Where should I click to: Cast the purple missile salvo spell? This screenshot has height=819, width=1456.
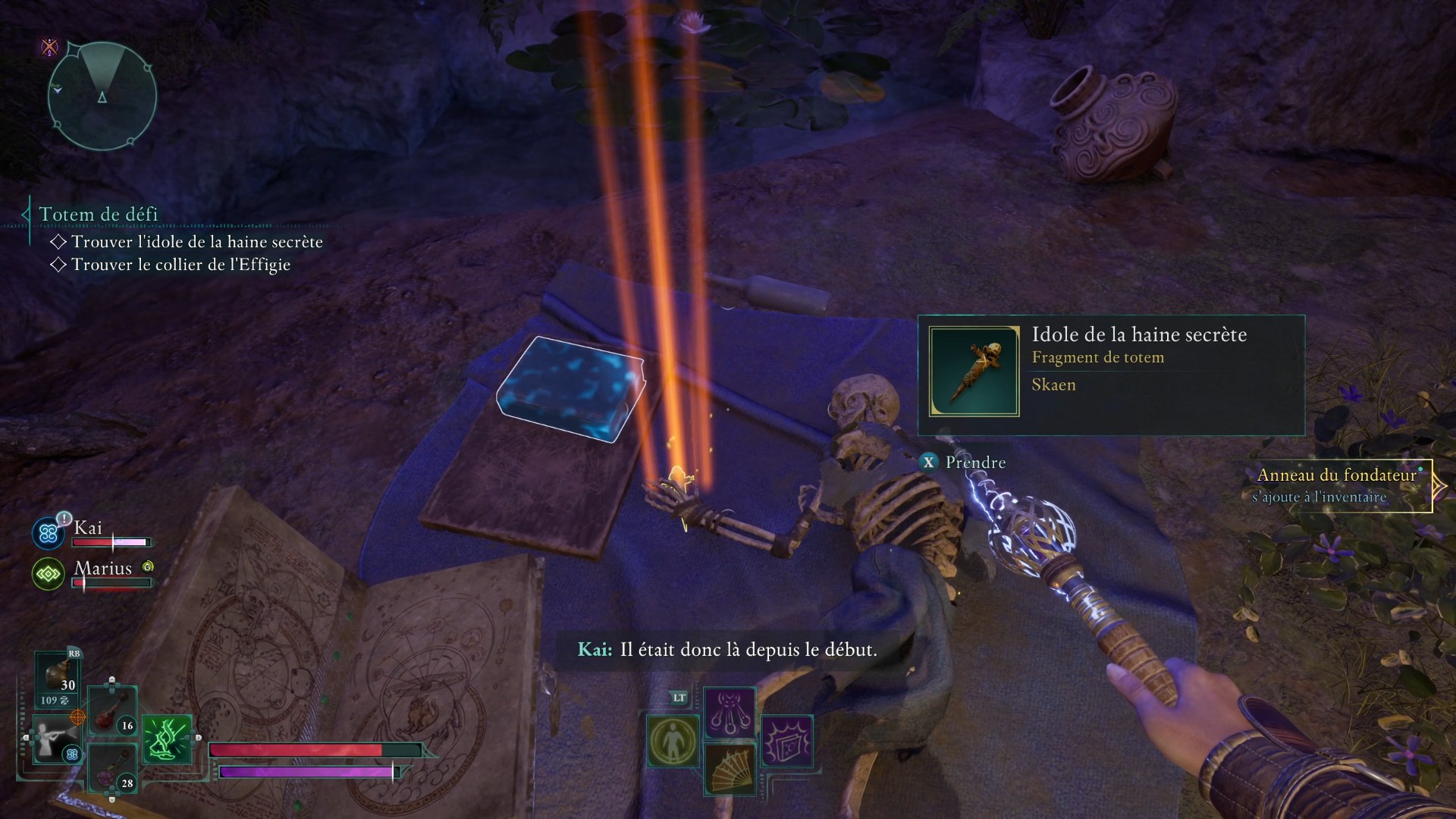pyautogui.click(x=730, y=713)
